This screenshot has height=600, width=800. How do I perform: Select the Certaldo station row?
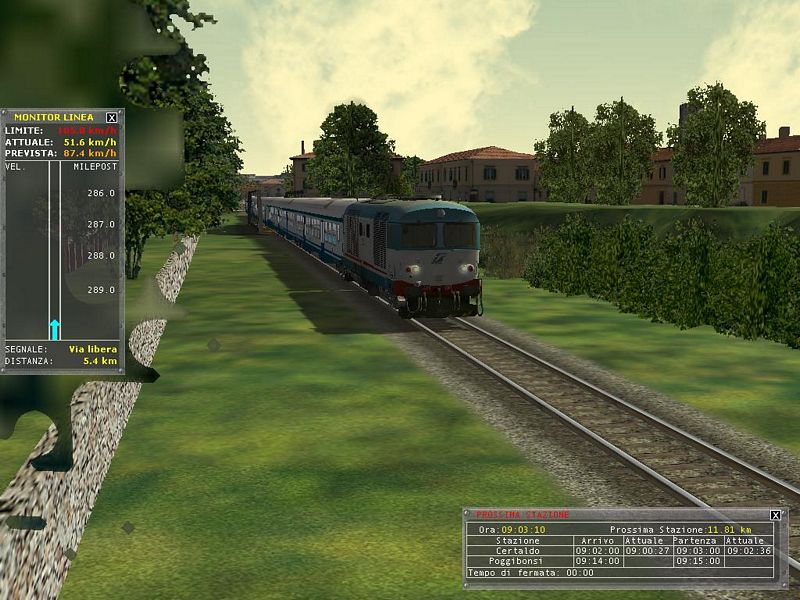click(518, 550)
